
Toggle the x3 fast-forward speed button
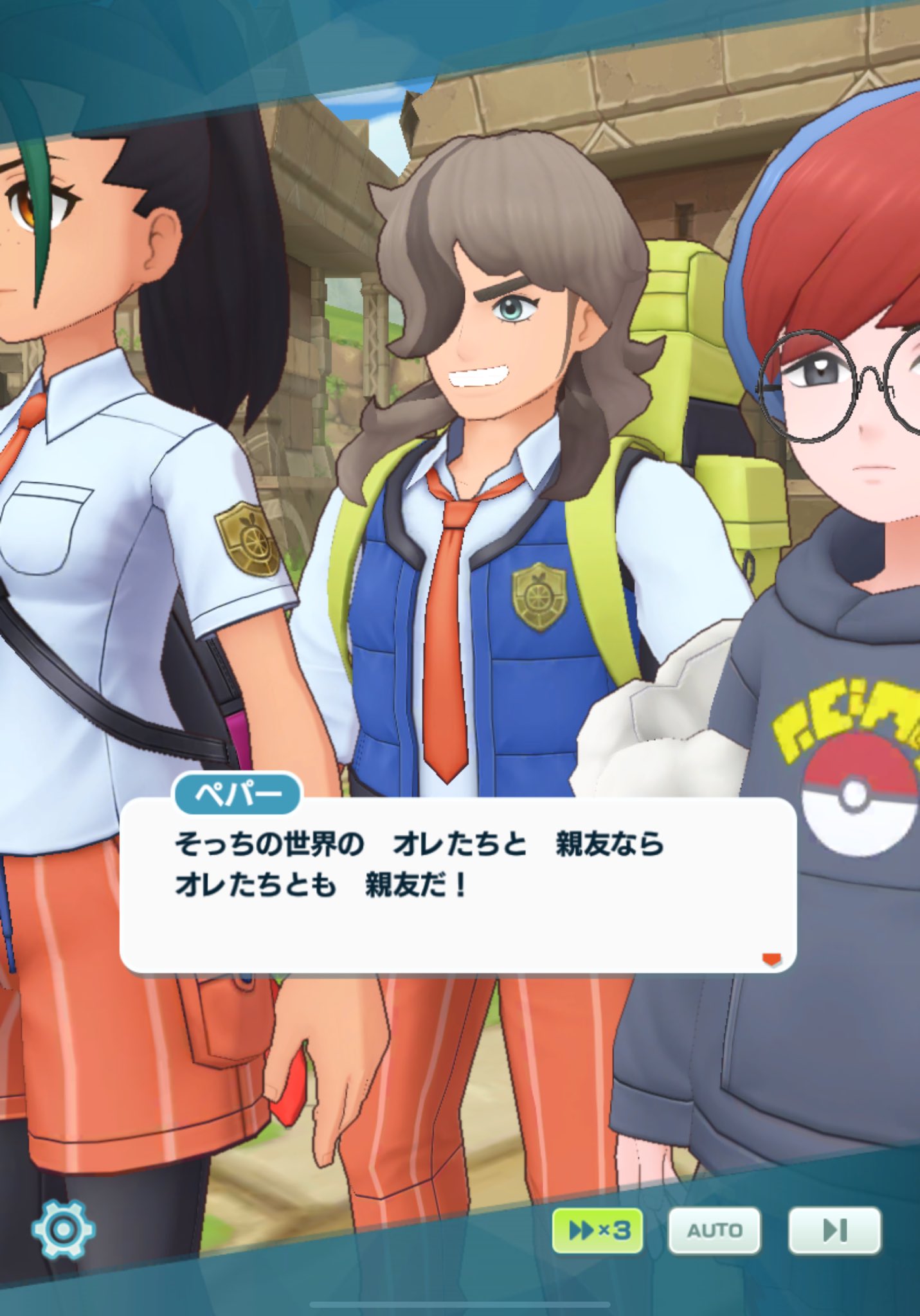597,1230
